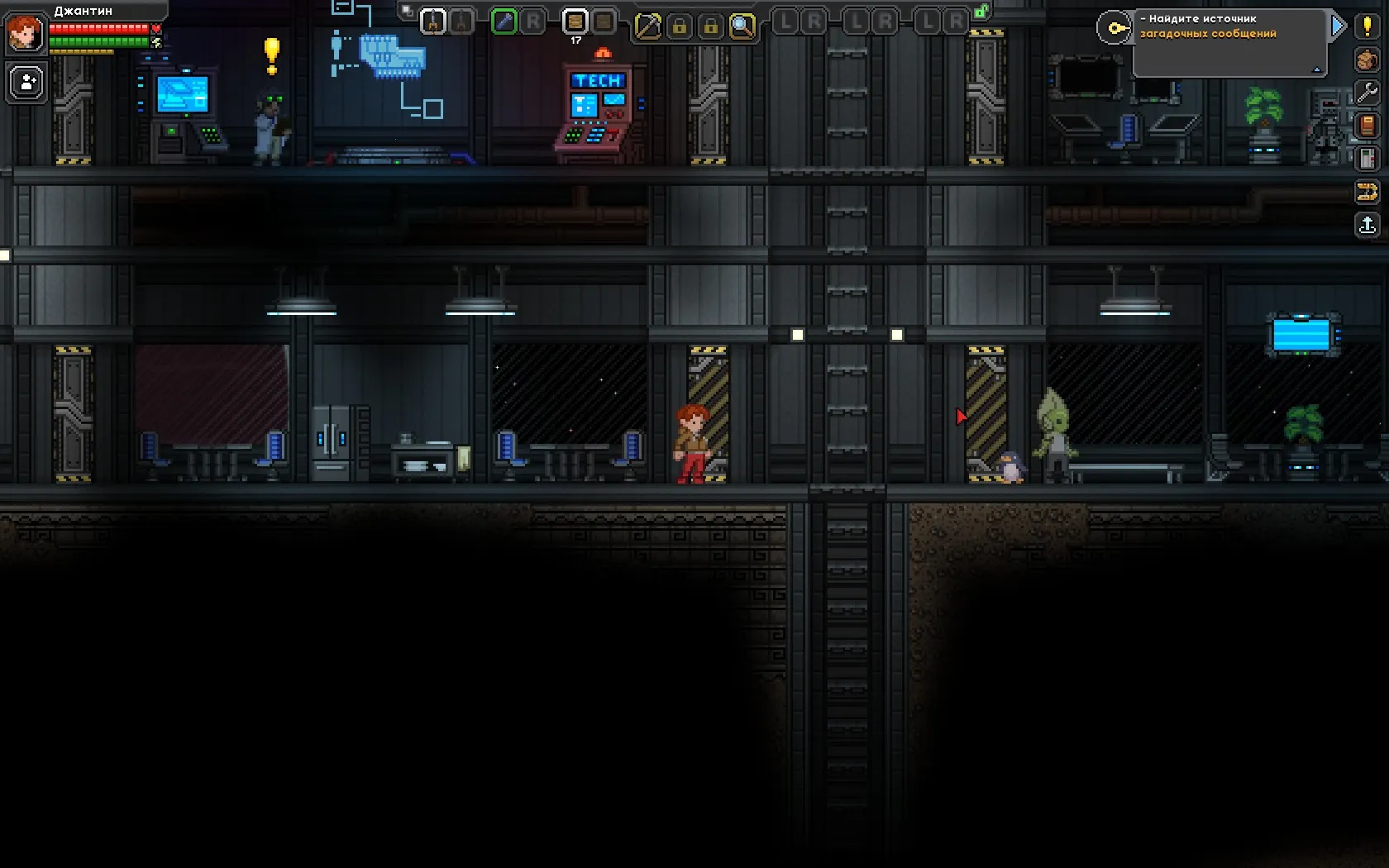
Task: Equip the pickaxe matter manipulator tool
Action: 648,26
